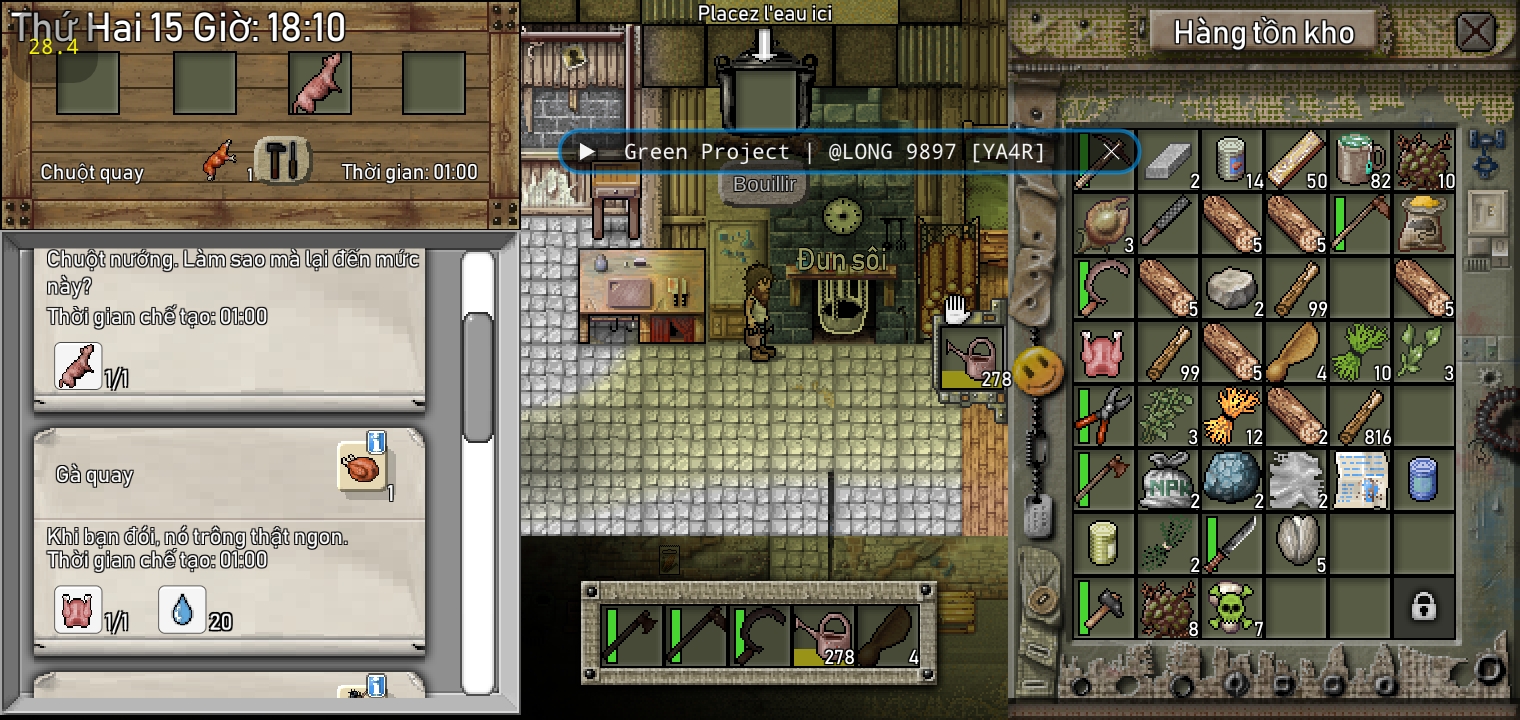
Task: Open info for the Gà quay recipe
Action: [376, 441]
